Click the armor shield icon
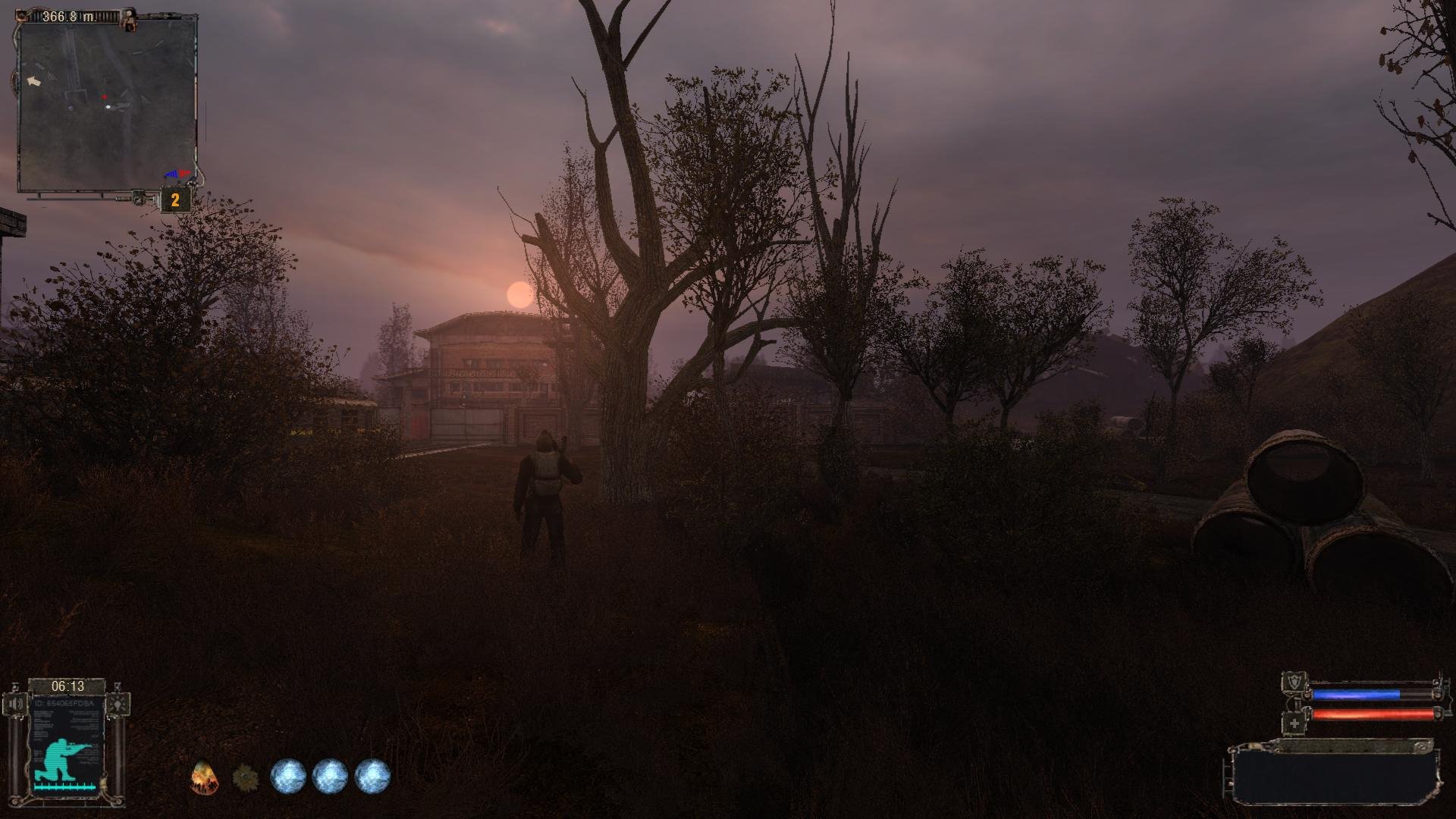This screenshot has height=819, width=1456. point(1294,682)
